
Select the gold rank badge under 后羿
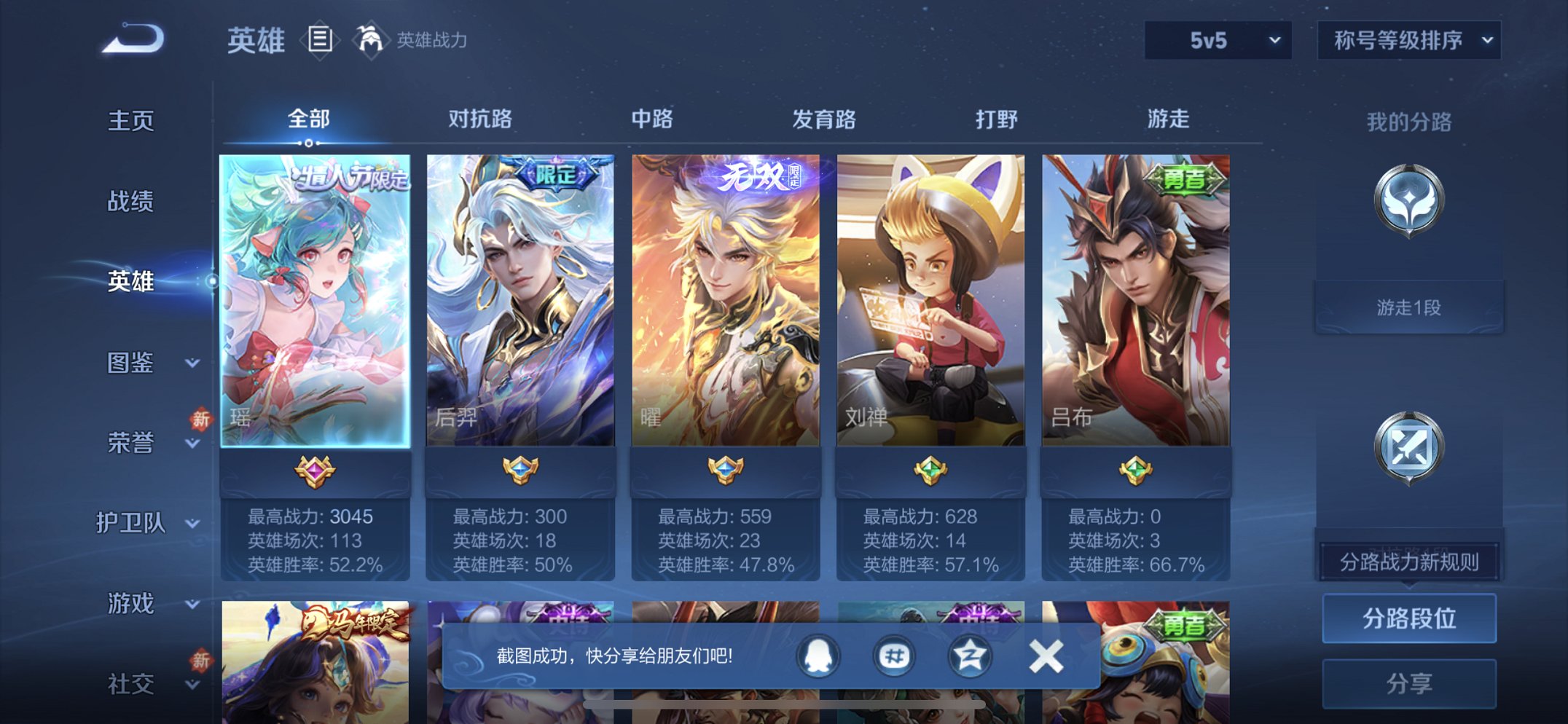pyautogui.click(x=519, y=469)
